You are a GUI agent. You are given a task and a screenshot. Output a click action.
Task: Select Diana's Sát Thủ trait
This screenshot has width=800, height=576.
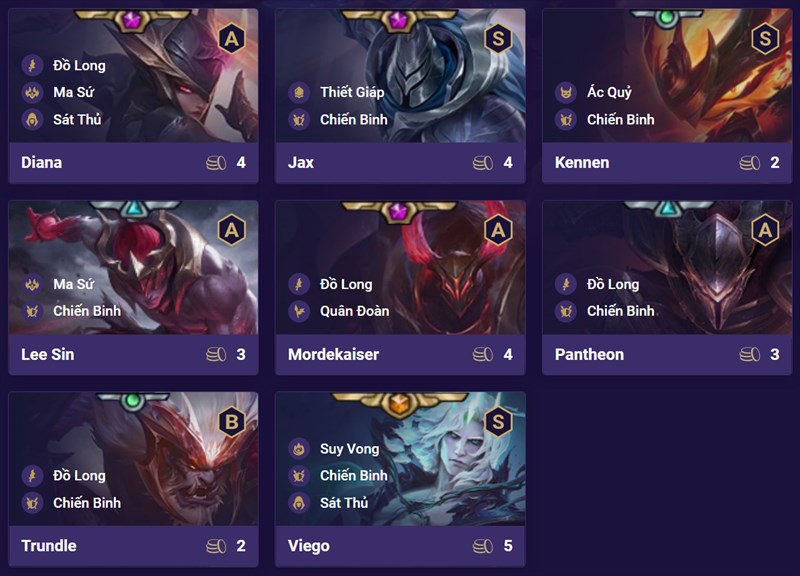tap(76, 119)
